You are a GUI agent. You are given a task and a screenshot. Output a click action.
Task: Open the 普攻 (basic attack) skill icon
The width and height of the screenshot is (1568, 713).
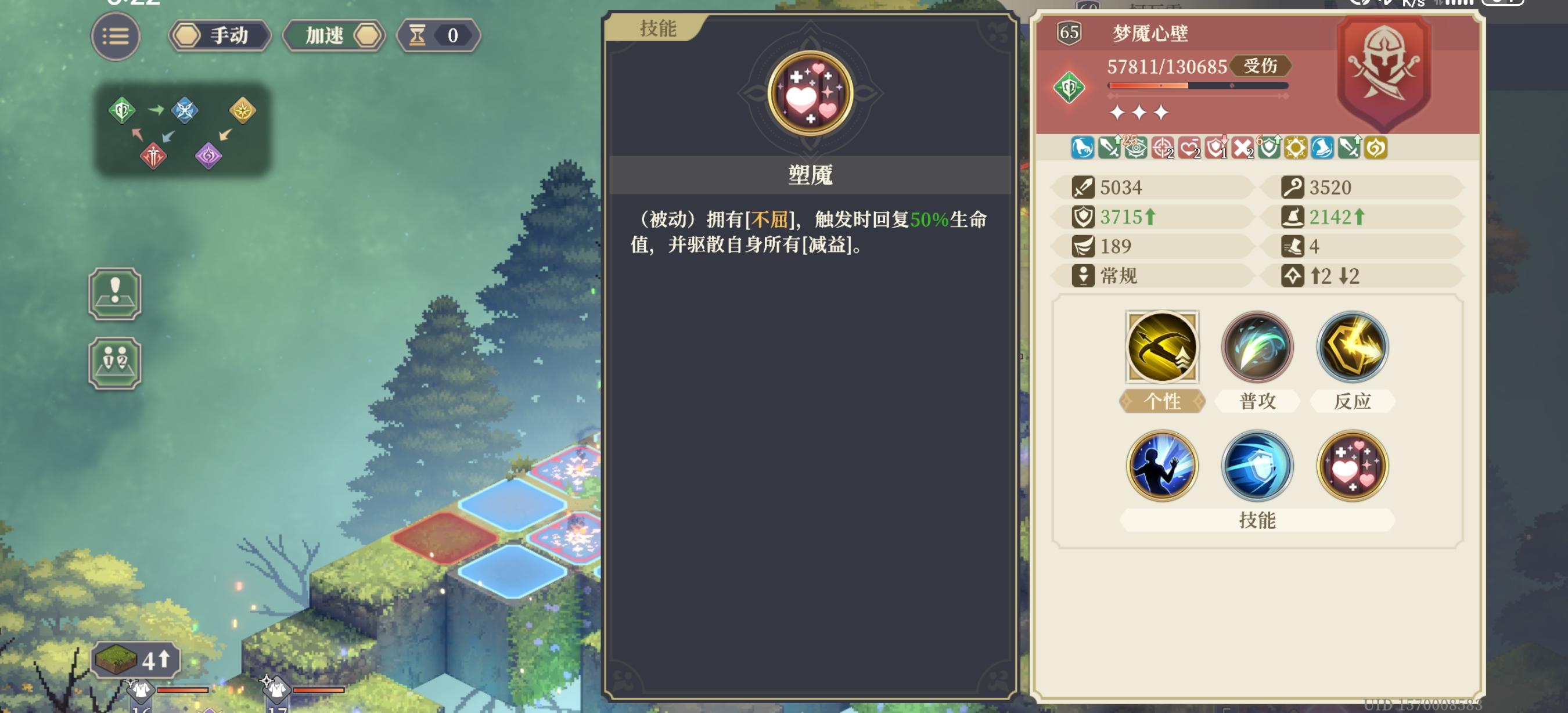coord(1257,347)
